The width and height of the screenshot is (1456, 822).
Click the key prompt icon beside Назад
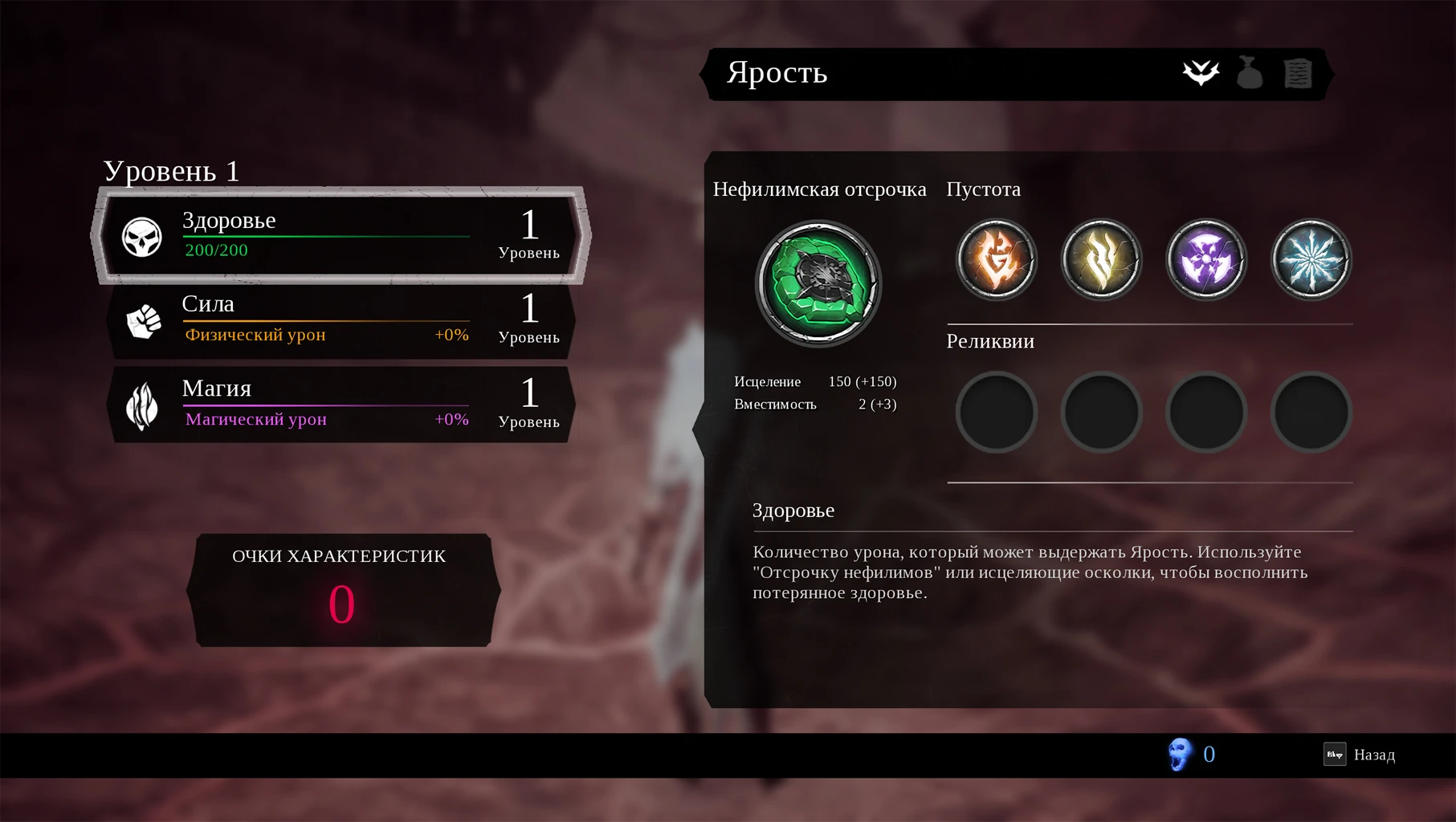pos(1333,754)
